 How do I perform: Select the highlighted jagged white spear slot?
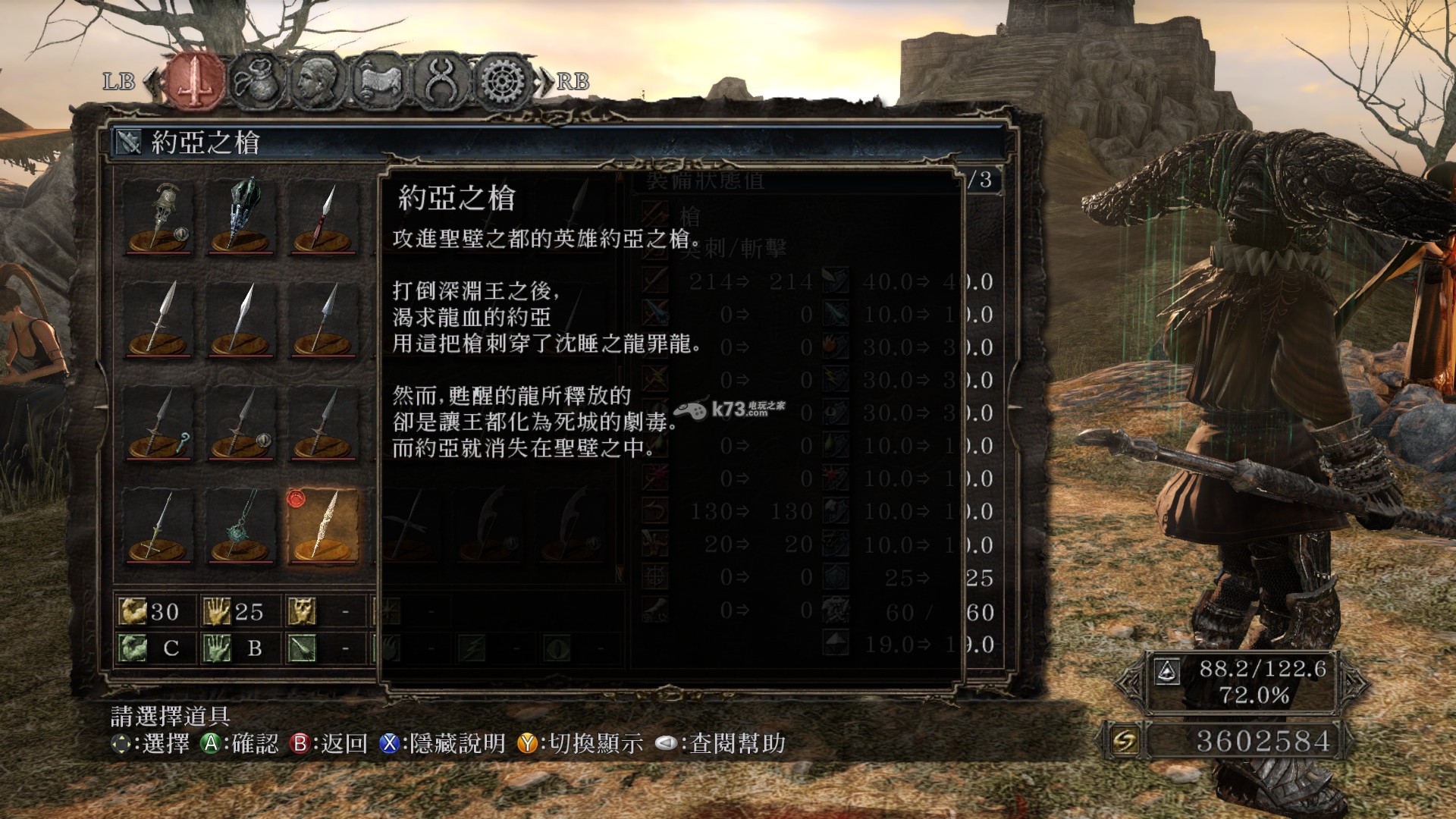[323, 526]
